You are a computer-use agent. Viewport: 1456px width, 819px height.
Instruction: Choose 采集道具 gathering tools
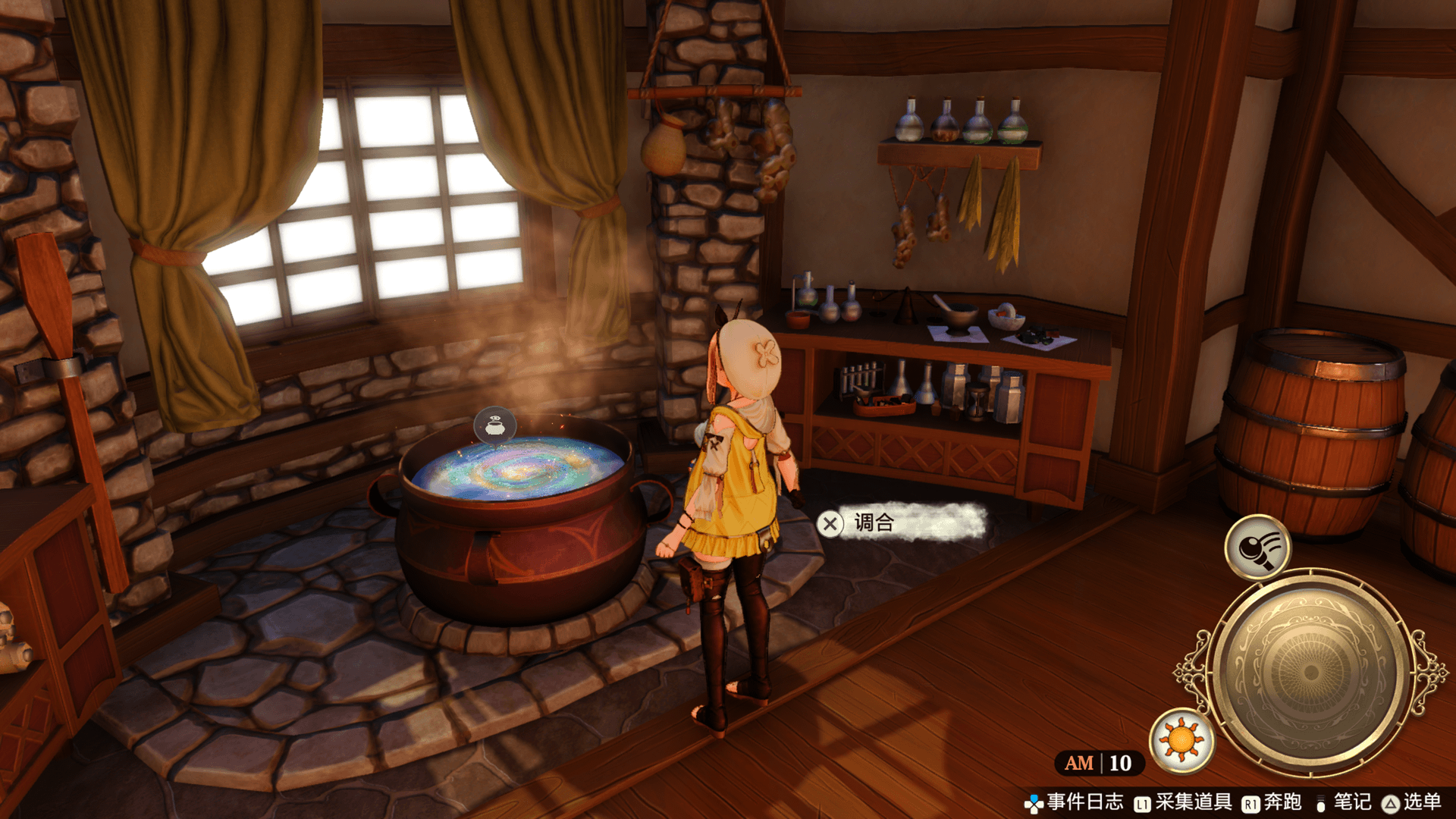[x=1184, y=802]
